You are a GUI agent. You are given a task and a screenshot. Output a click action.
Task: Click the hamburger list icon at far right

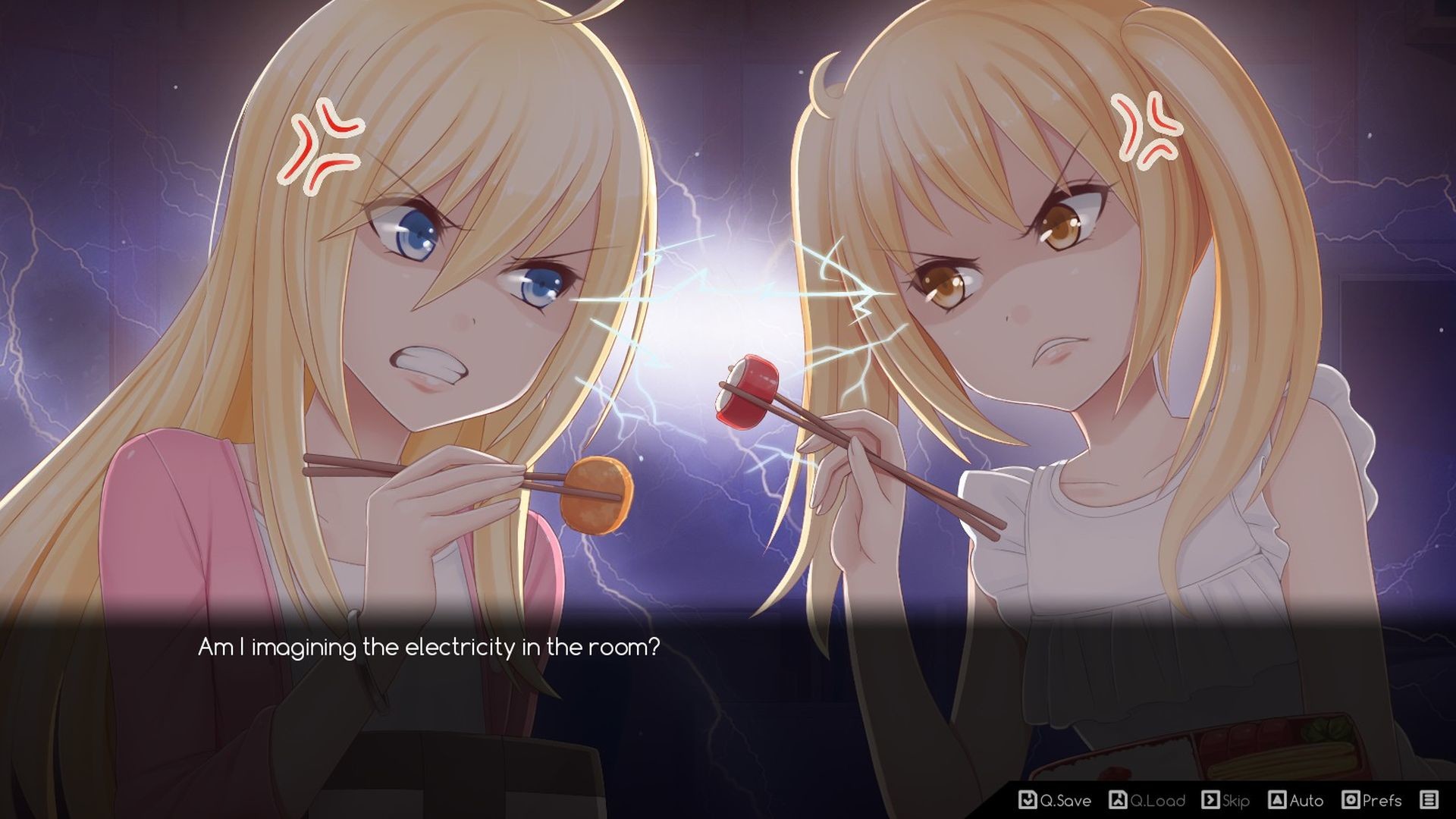click(x=1431, y=801)
